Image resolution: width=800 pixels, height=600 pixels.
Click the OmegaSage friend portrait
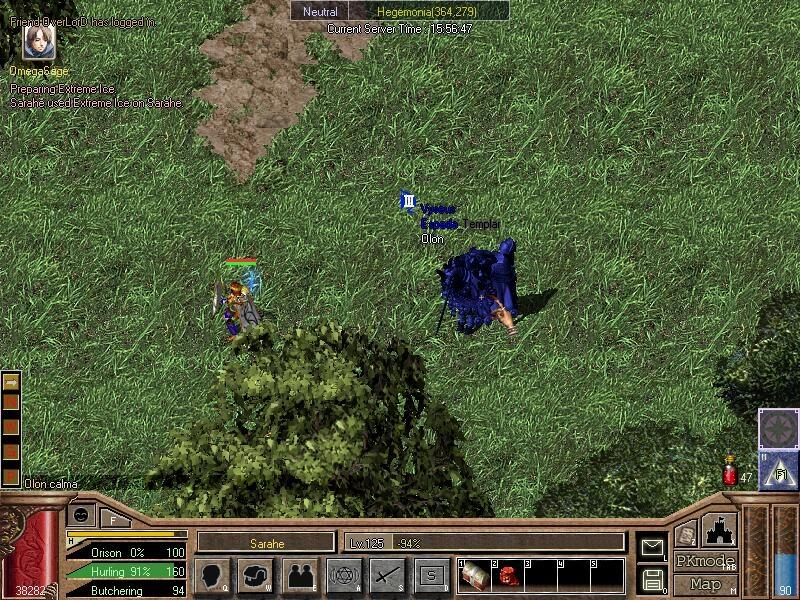coord(39,44)
